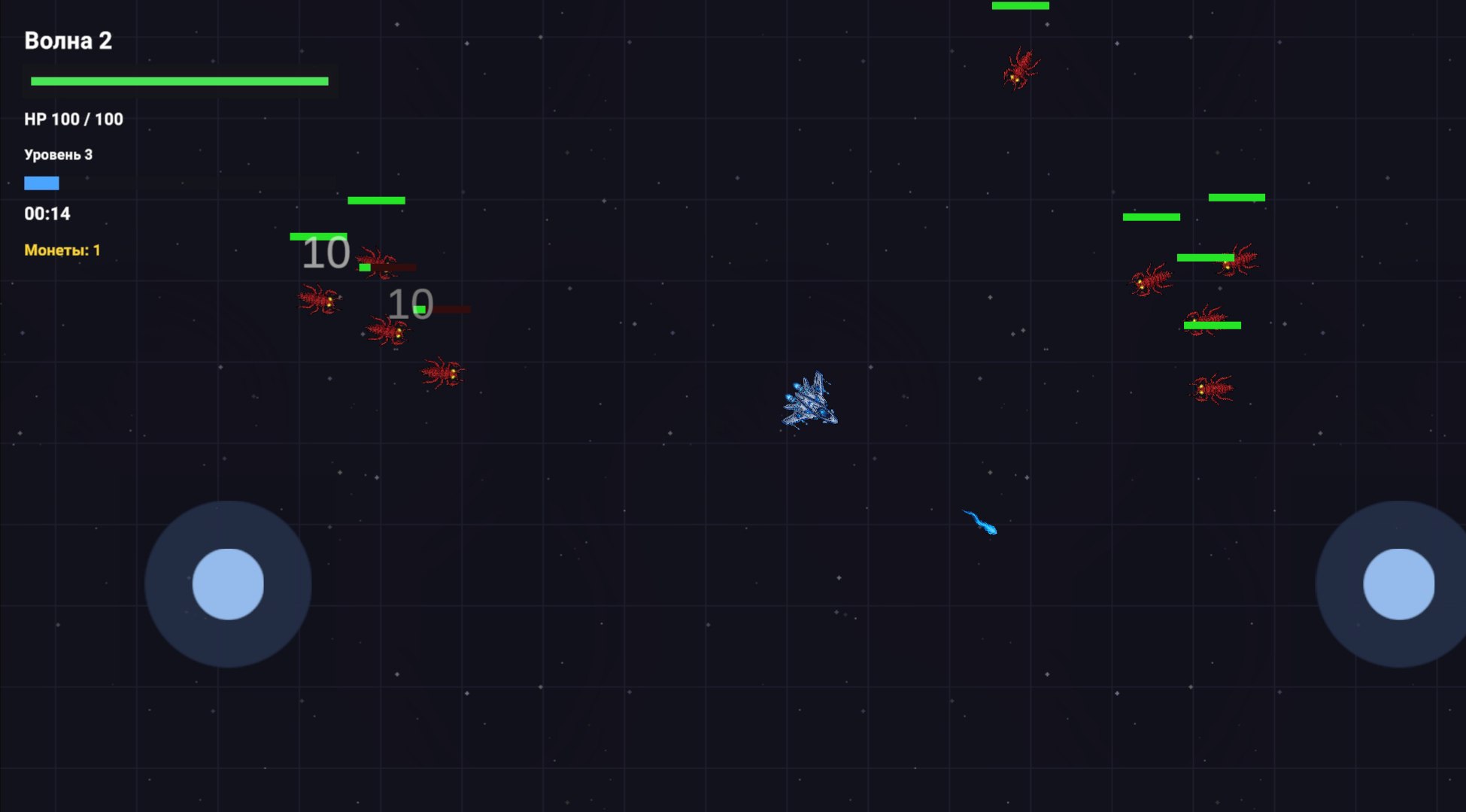Screen dimensions: 1466x812
Task: Click the 'Уровень 3' level label
Action: pos(59,154)
